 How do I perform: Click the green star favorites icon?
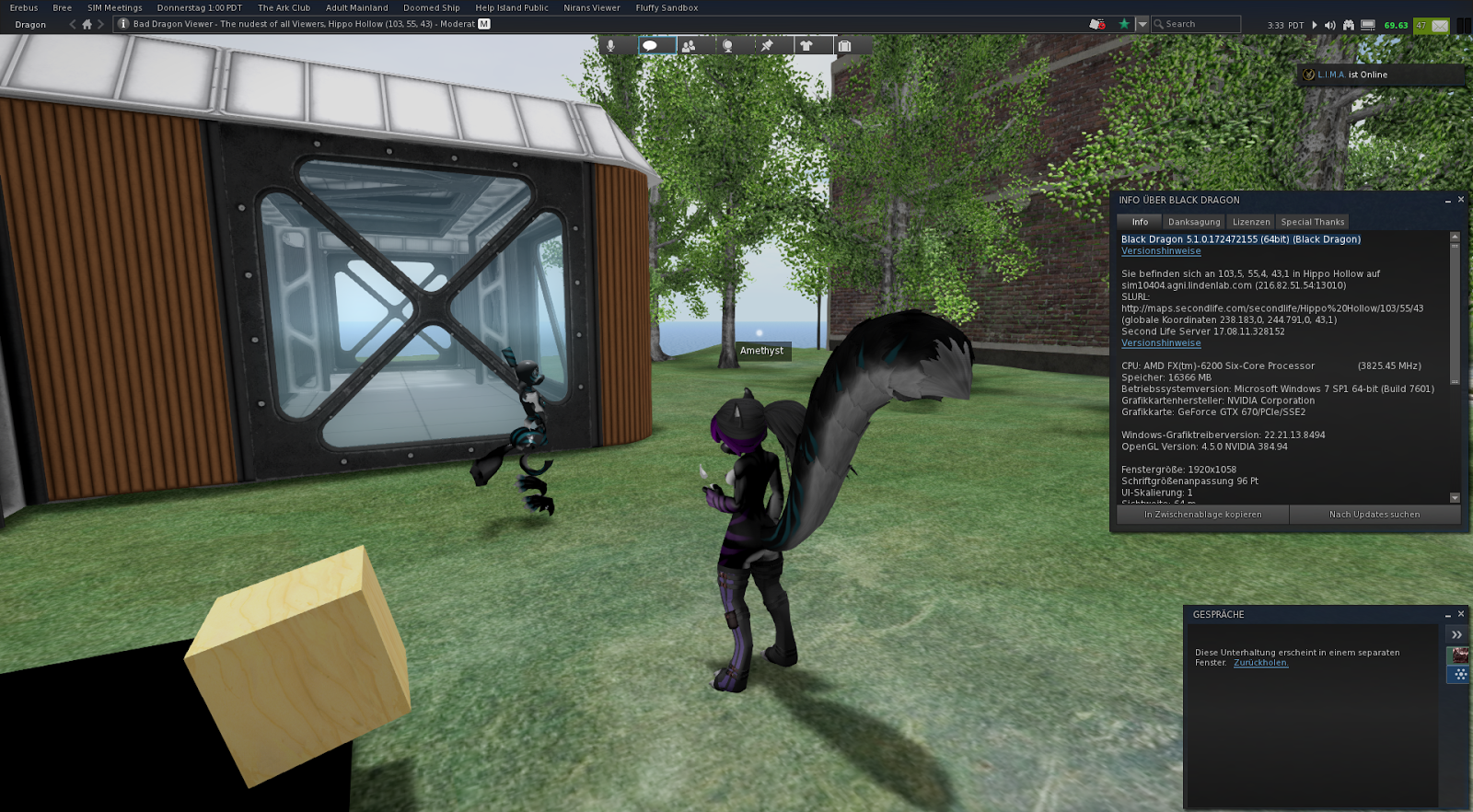(x=1123, y=25)
